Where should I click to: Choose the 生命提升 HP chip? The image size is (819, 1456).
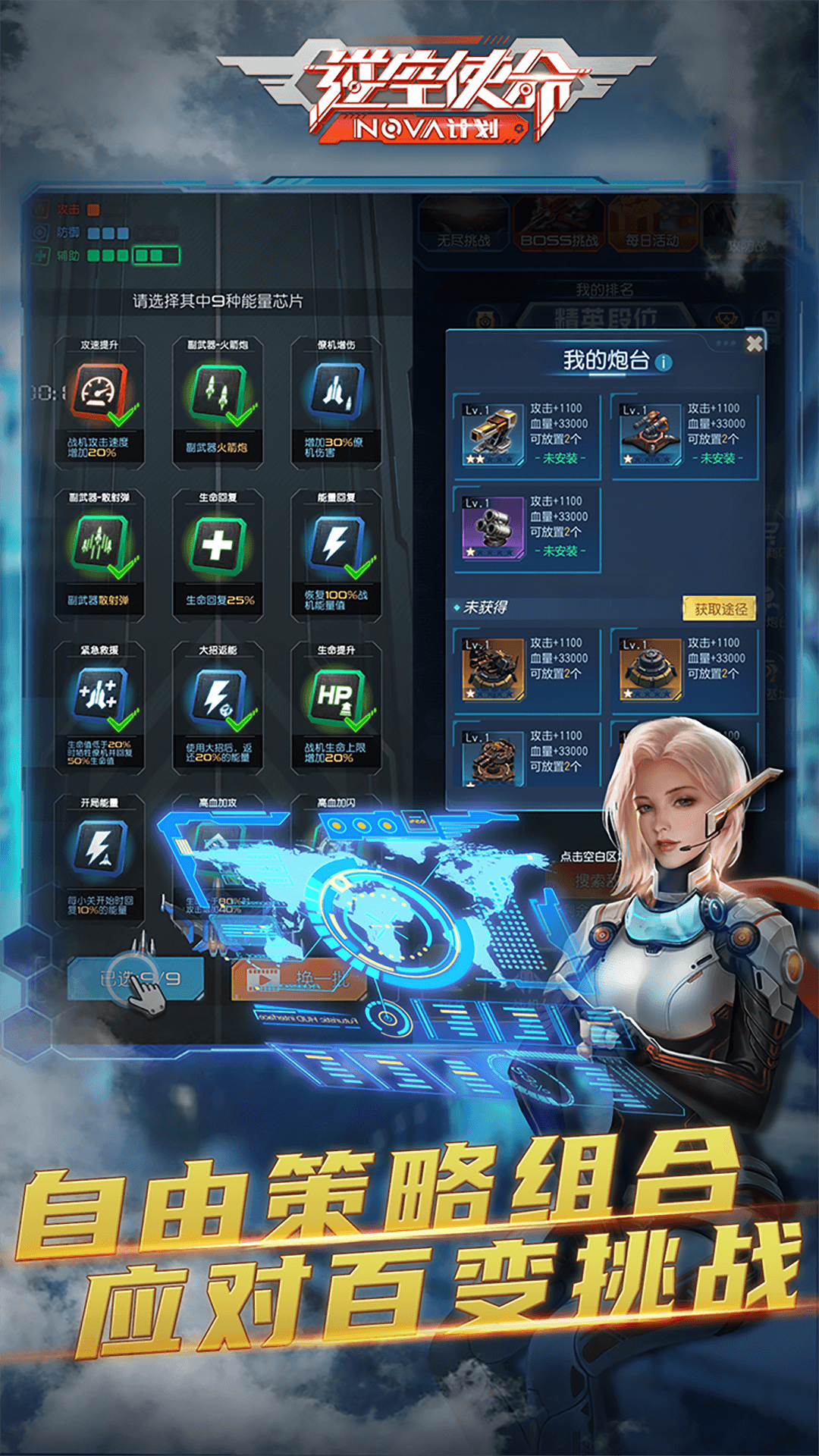[x=337, y=698]
